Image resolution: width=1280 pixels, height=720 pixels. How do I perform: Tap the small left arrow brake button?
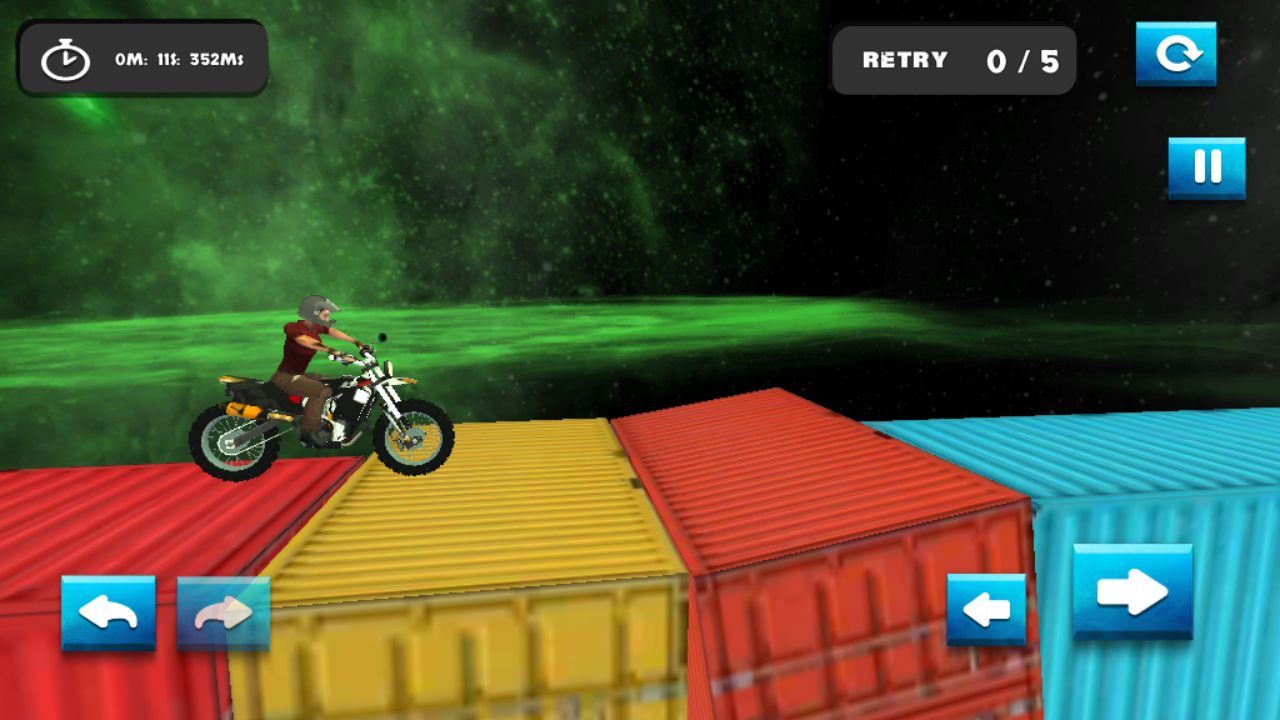tap(986, 609)
